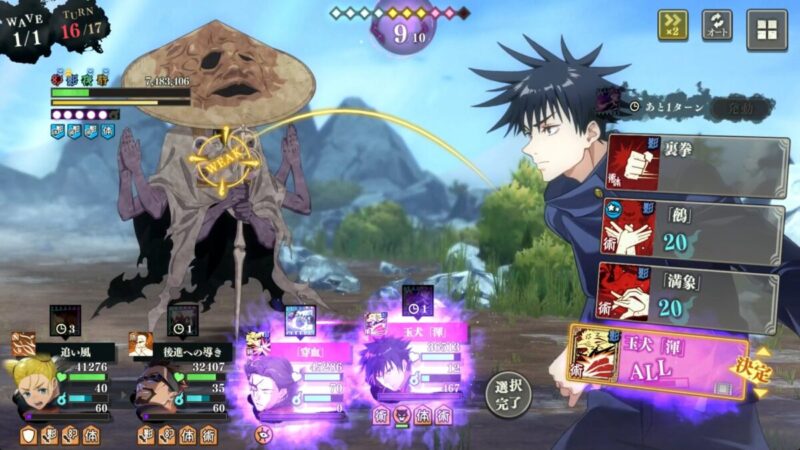Click the 選択完了 round button

coord(508,395)
